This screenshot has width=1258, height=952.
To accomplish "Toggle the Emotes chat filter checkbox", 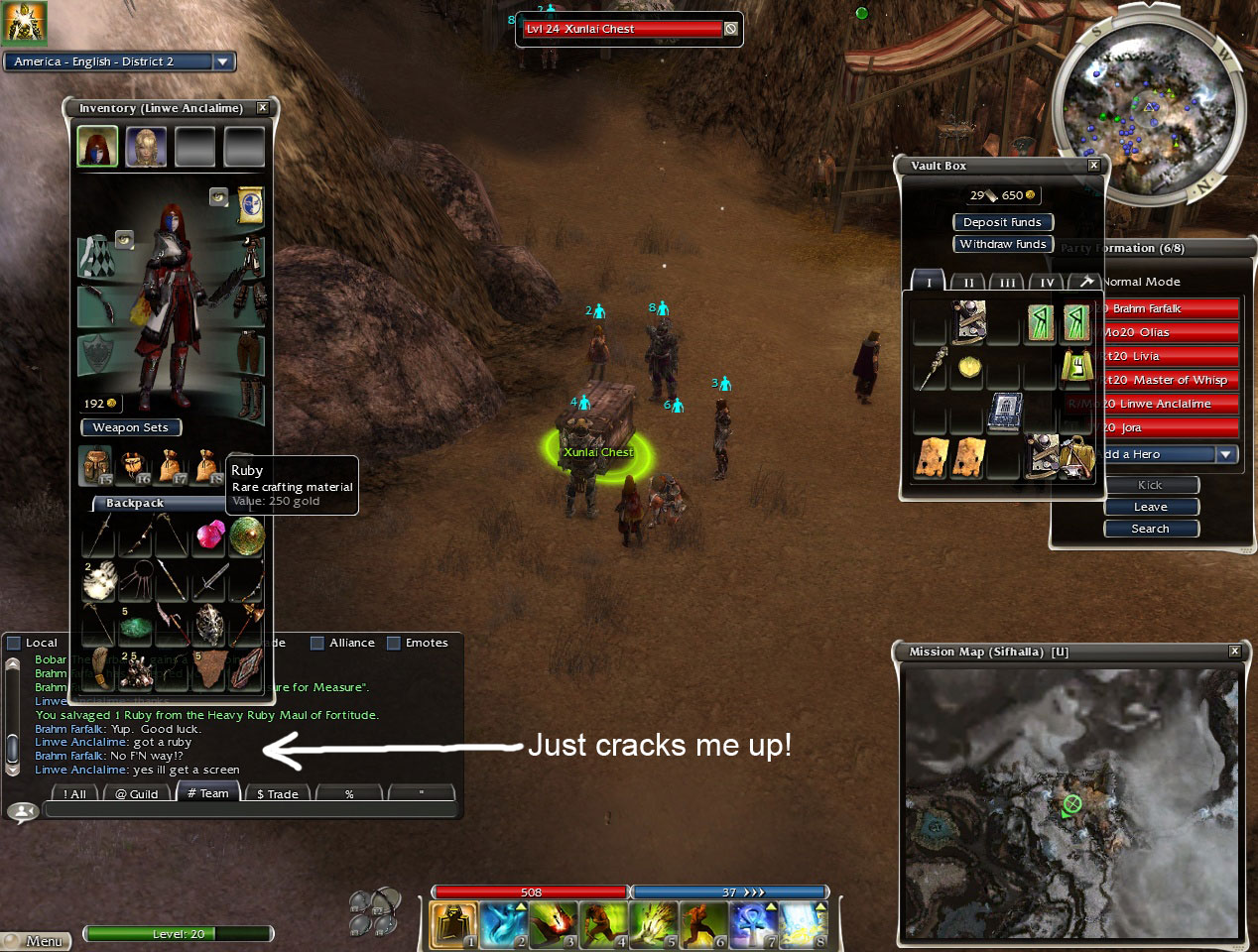I will point(394,643).
